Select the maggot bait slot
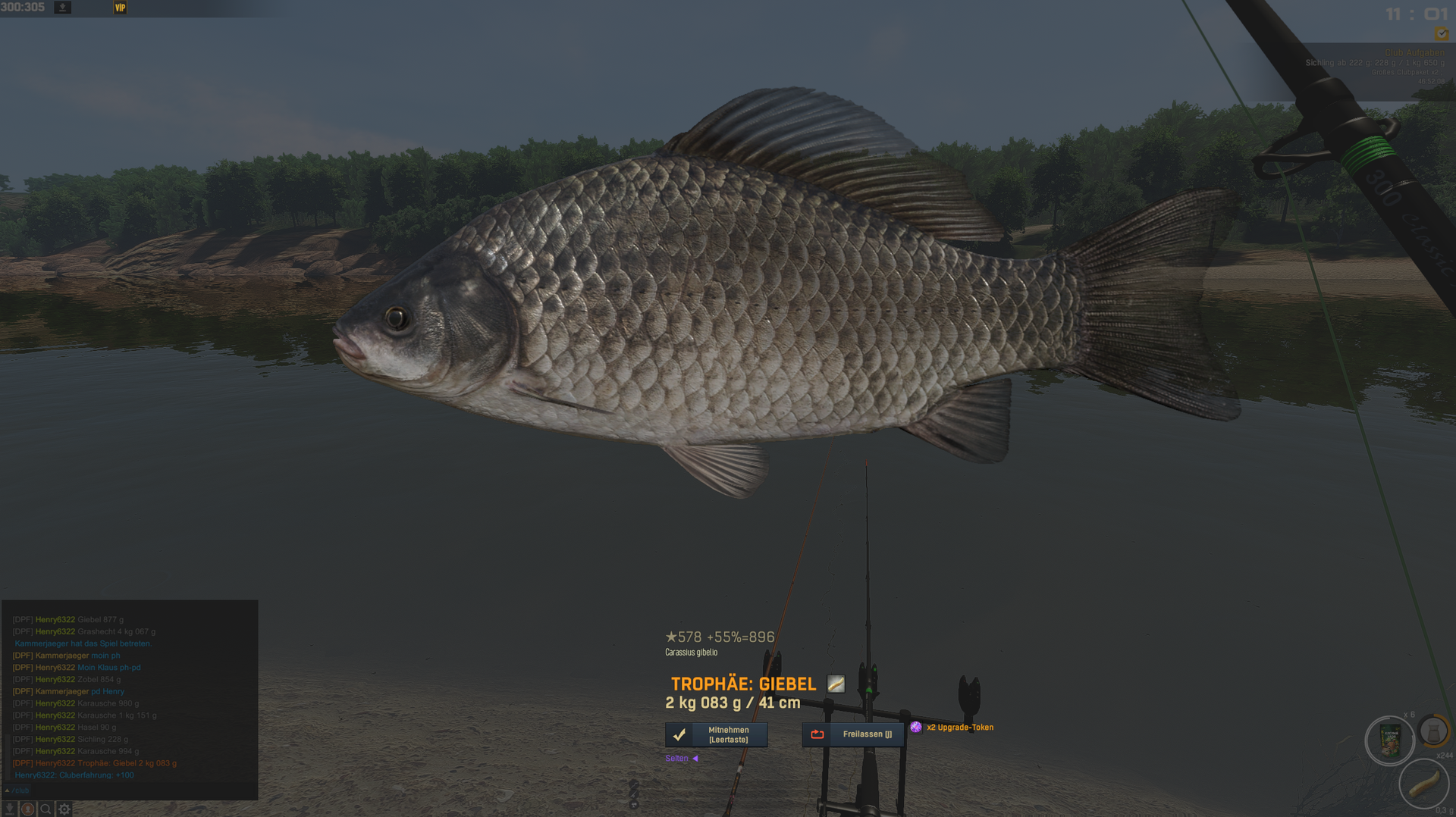Viewport: 1456px width, 817px height. [1423, 783]
